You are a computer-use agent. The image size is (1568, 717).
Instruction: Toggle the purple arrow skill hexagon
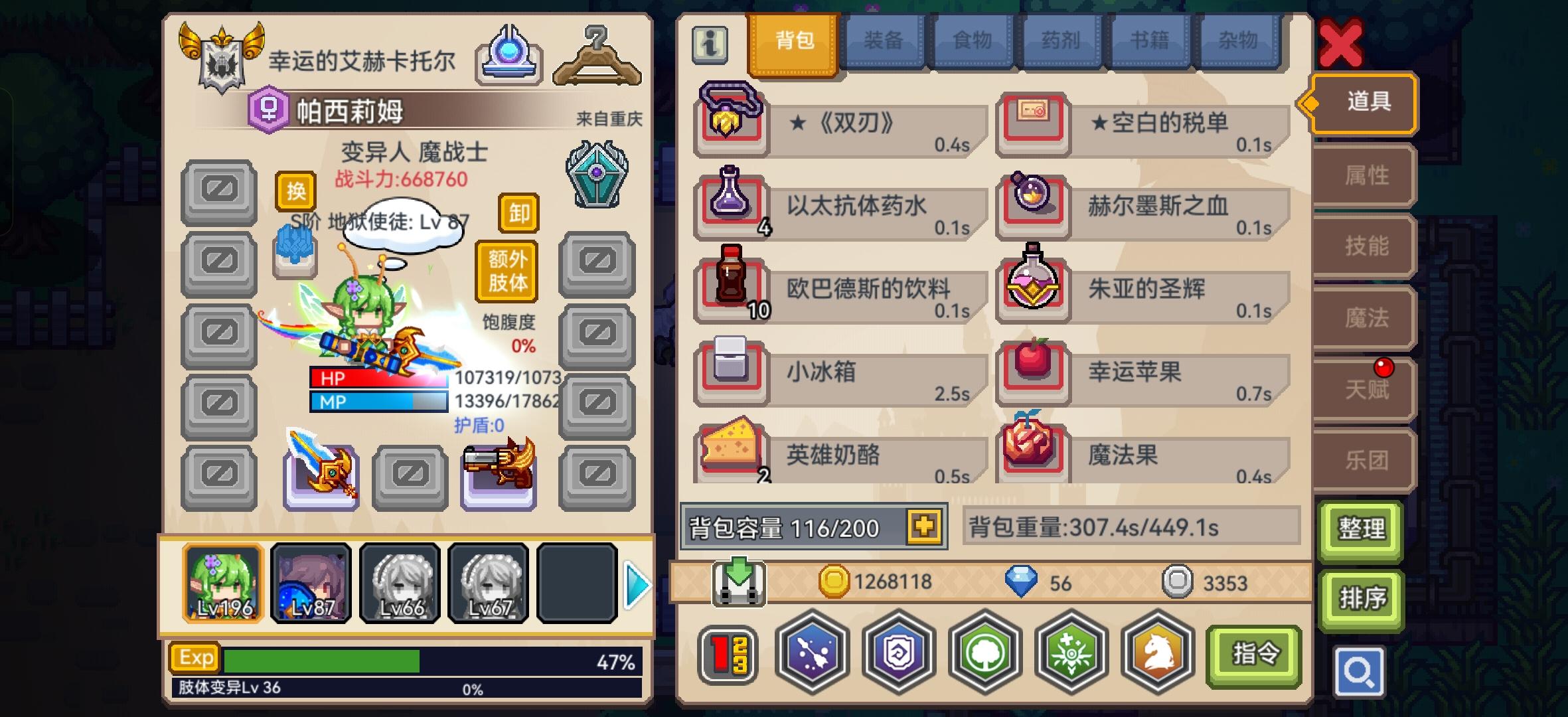[x=813, y=654]
